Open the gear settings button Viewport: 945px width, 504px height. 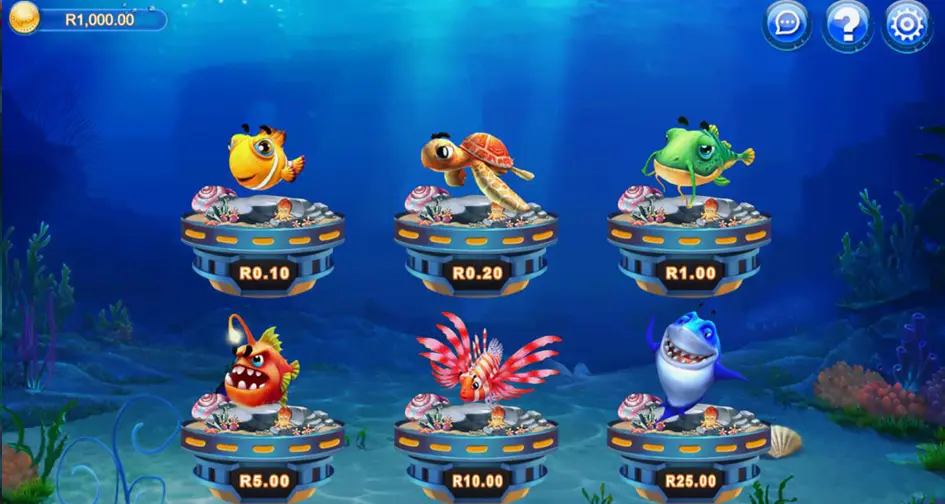pos(907,24)
